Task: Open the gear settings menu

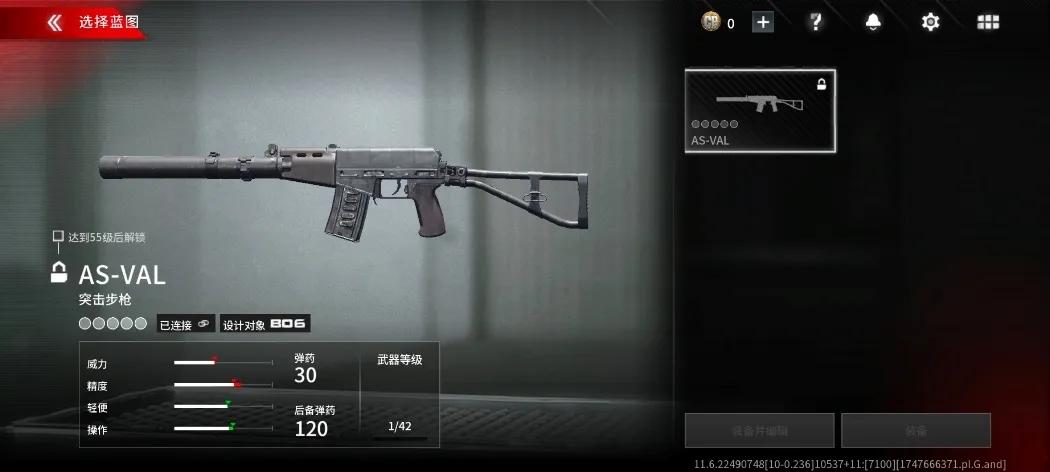Action: [x=930, y=22]
